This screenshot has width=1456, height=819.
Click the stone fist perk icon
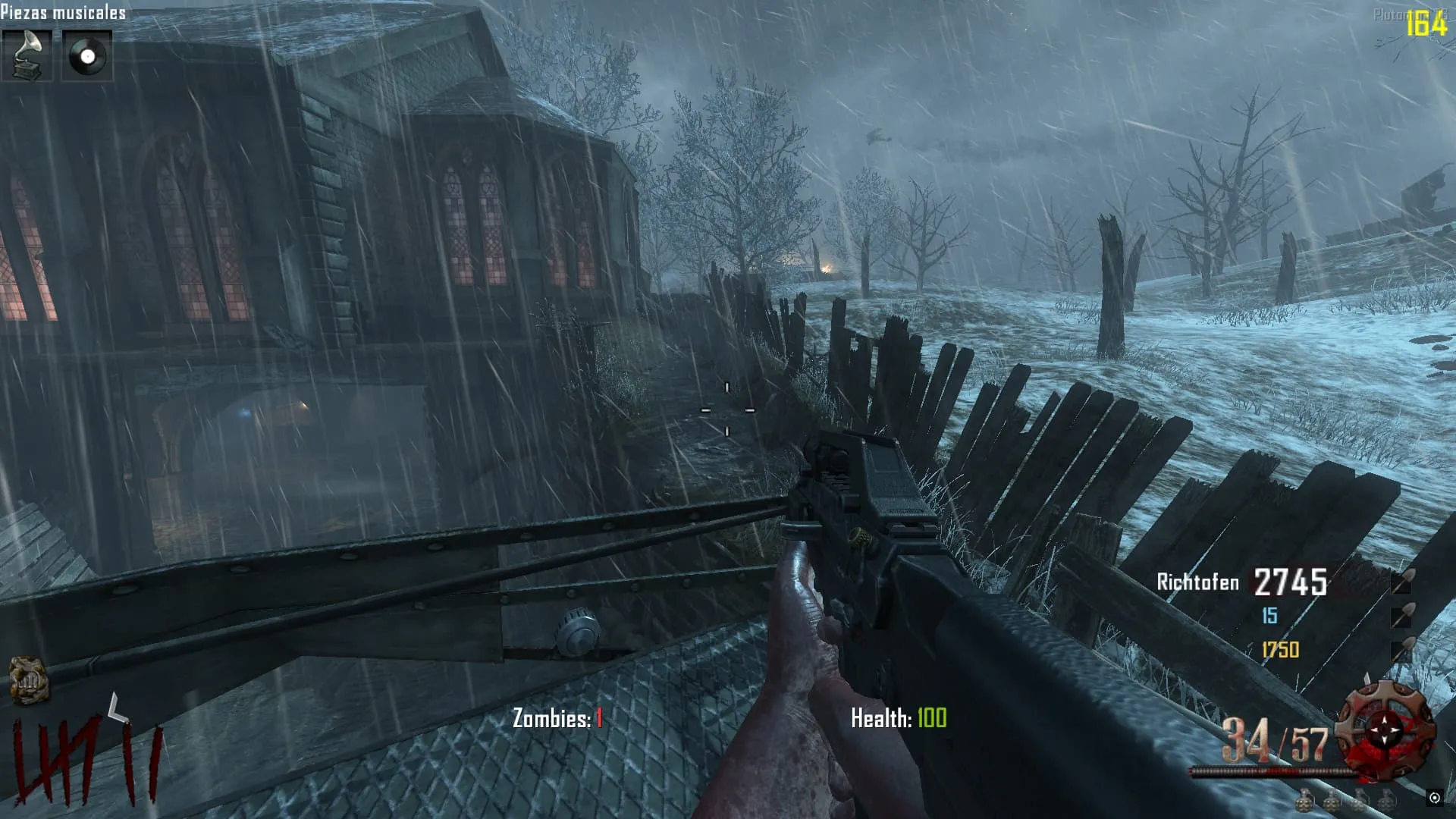pos(29,679)
